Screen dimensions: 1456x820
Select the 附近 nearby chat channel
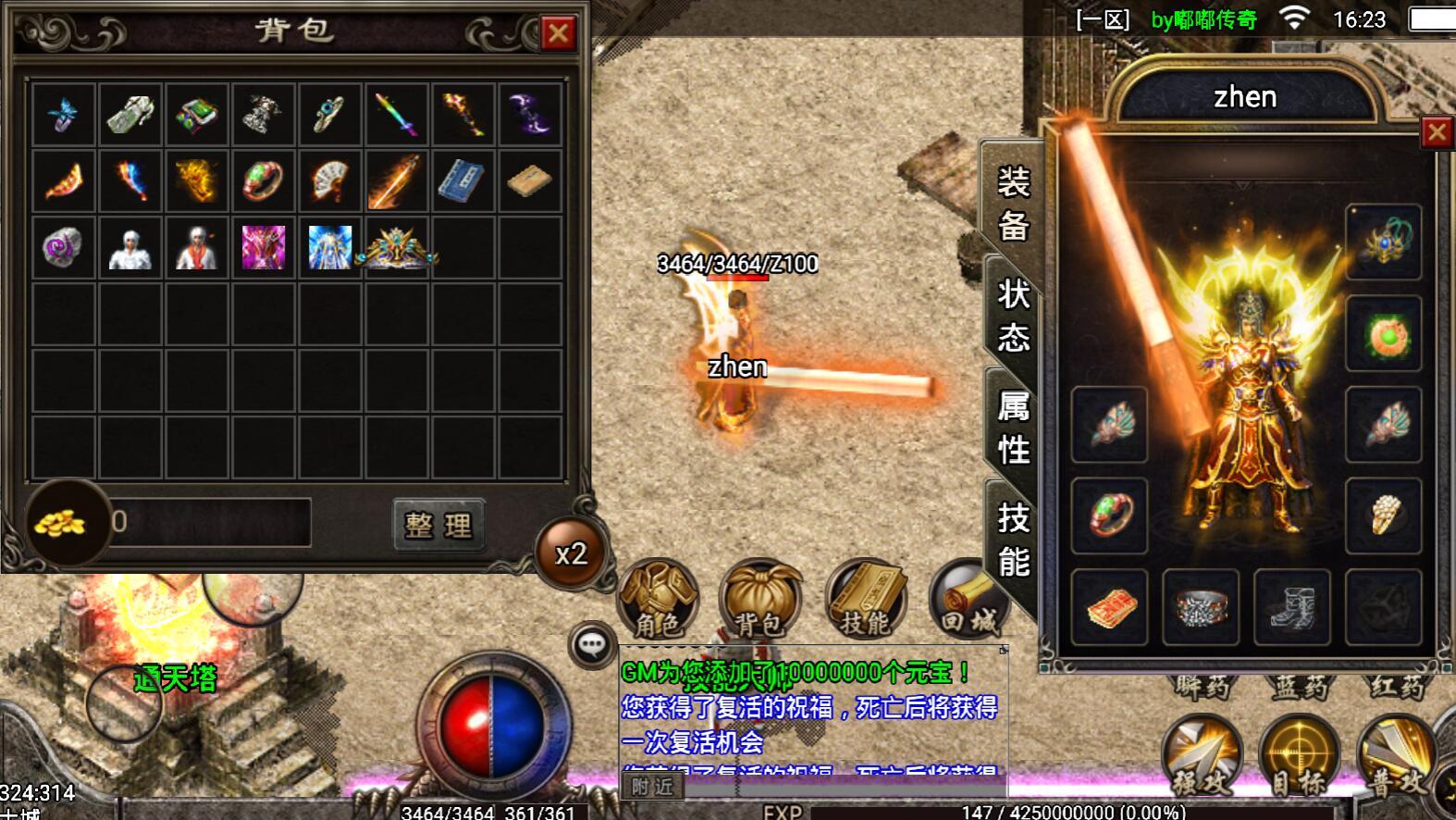coord(652,787)
